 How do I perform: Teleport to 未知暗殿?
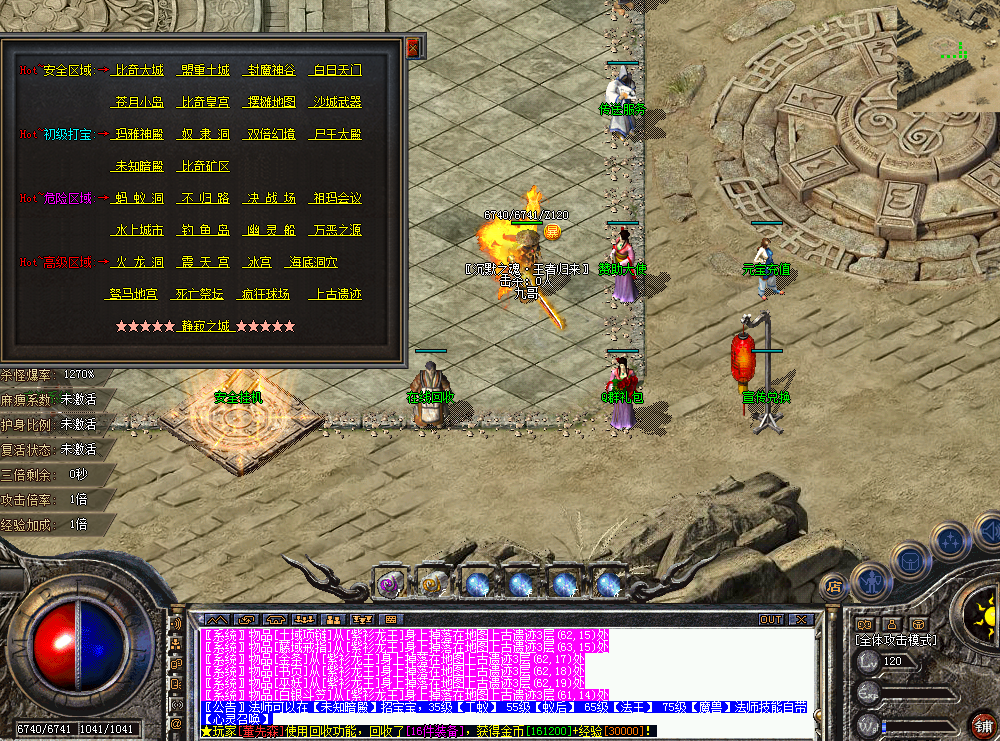point(139,166)
